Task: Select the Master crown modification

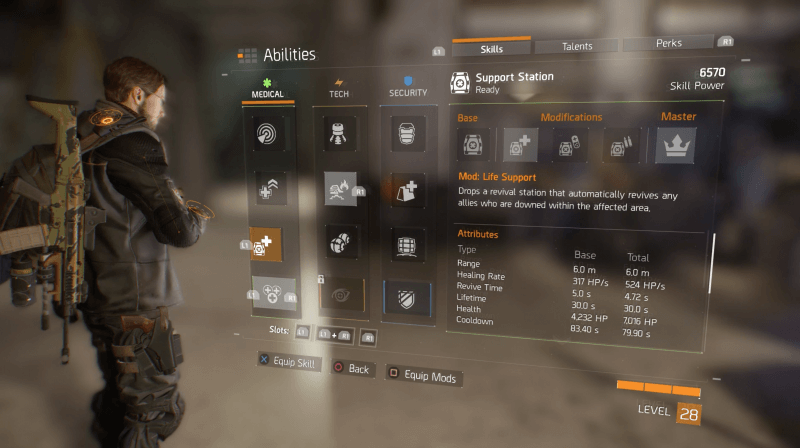Action: click(675, 146)
